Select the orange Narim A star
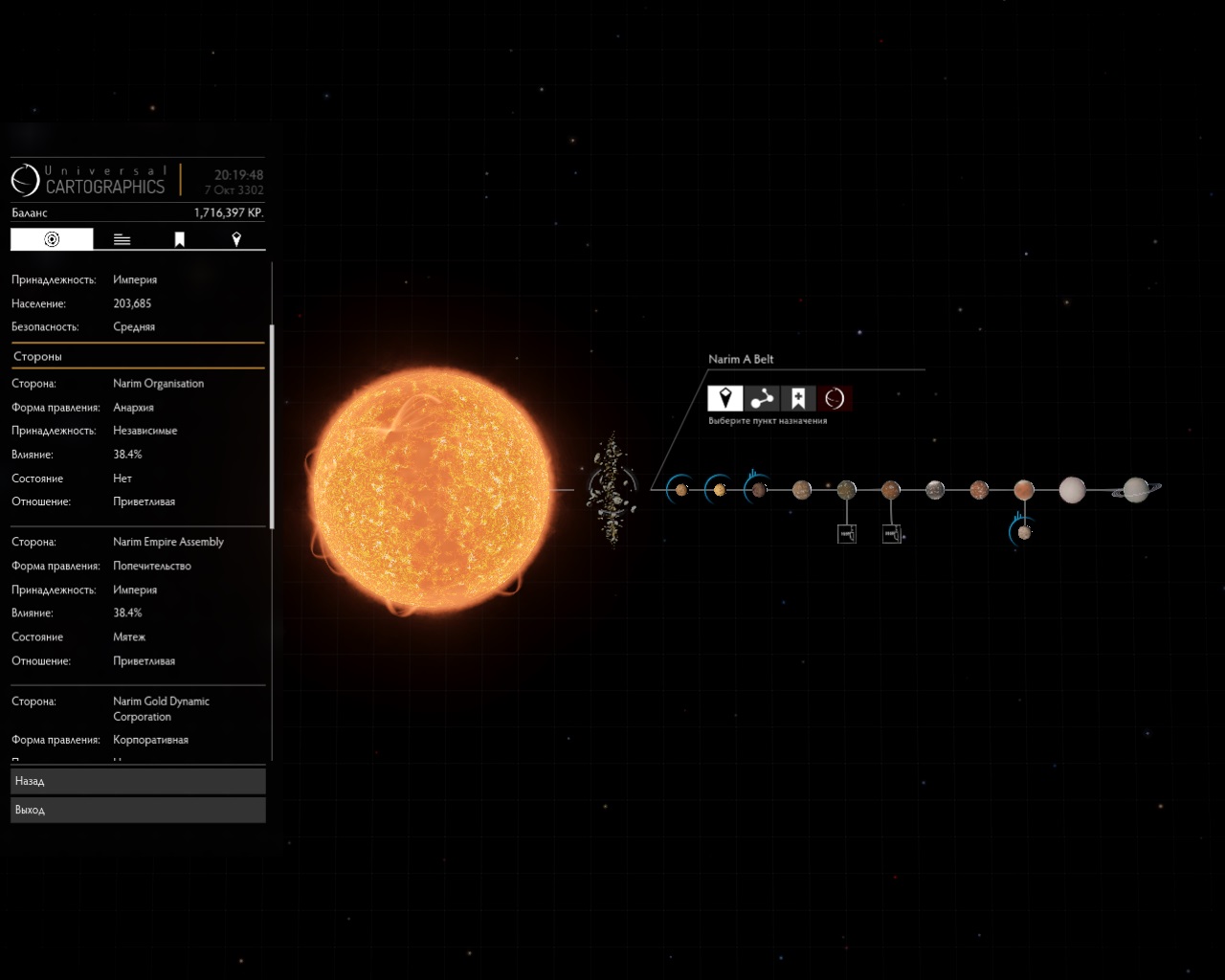This screenshot has height=980, width=1225. [433, 490]
